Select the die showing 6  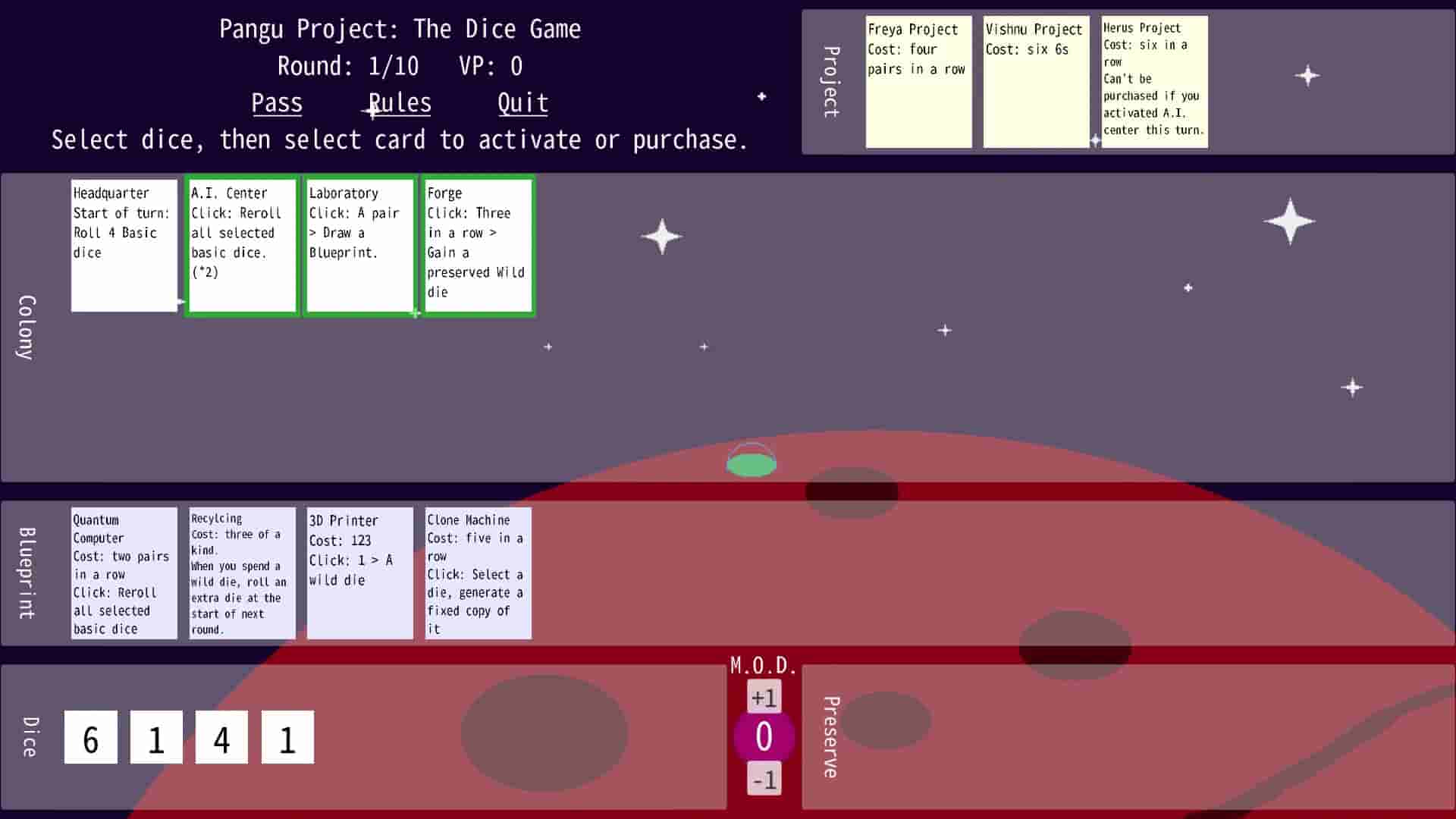point(90,736)
